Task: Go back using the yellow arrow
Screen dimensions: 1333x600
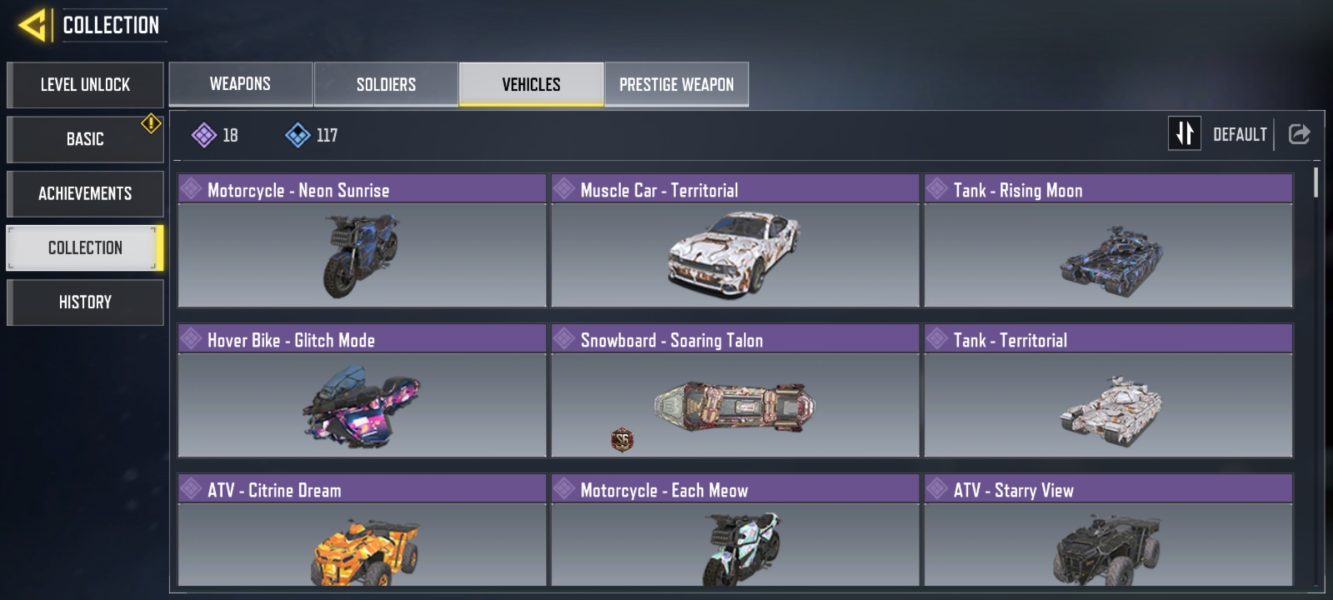Action: [x=33, y=25]
